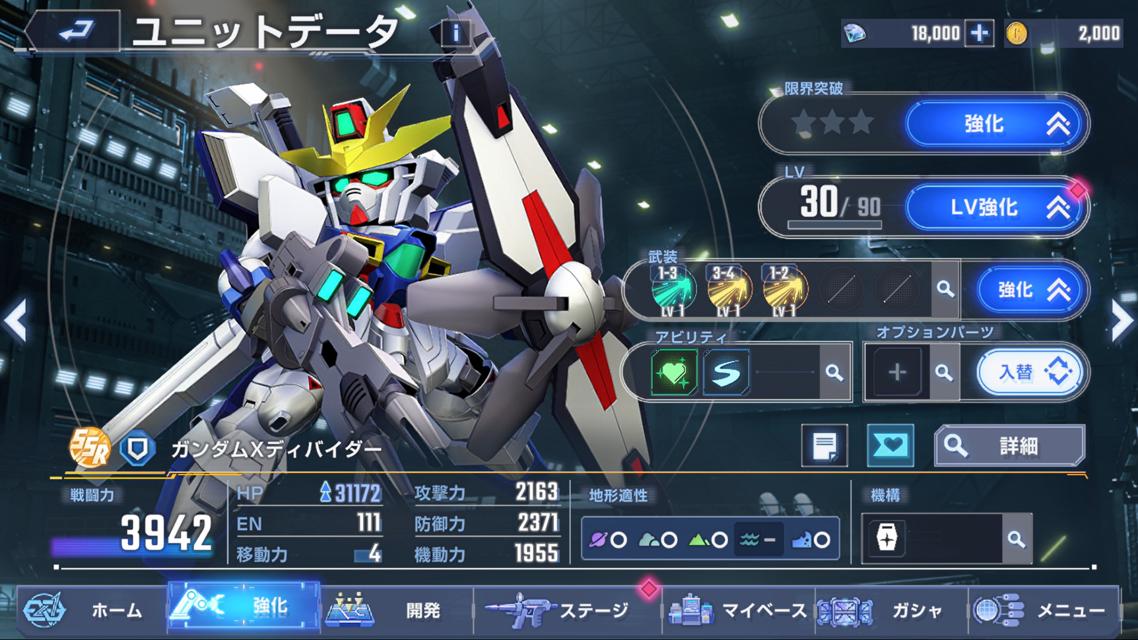Show the next unit with right arrow

tap(1122, 321)
